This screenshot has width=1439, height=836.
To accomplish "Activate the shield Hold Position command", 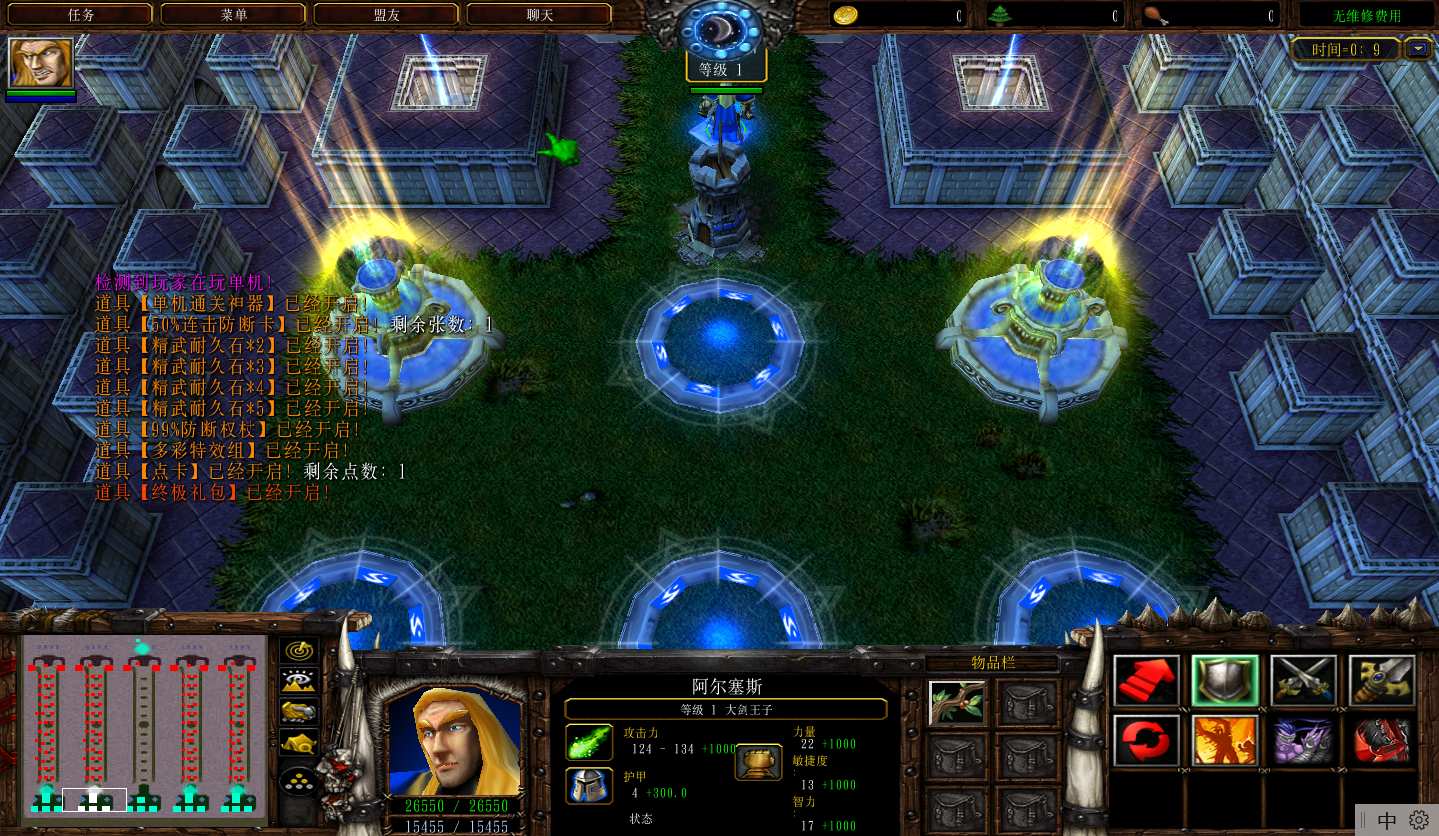I will (x=1224, y=680).
